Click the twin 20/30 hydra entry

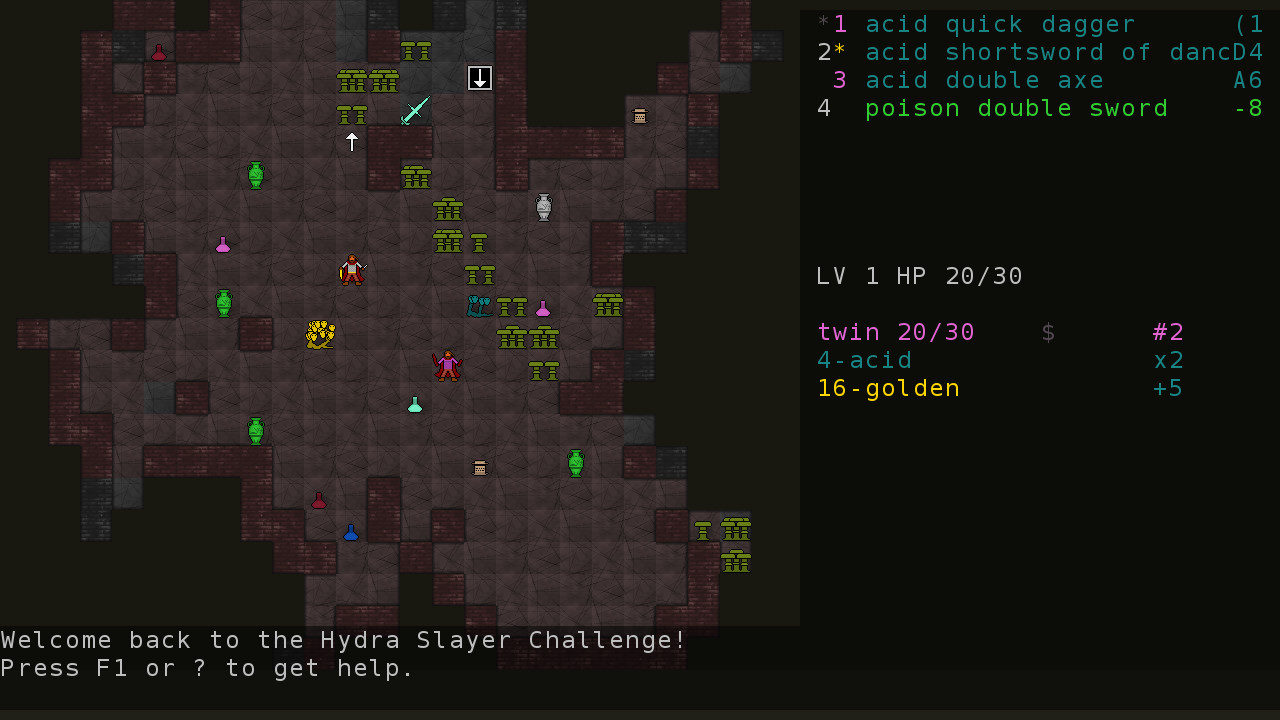click(x=895, y=332)
